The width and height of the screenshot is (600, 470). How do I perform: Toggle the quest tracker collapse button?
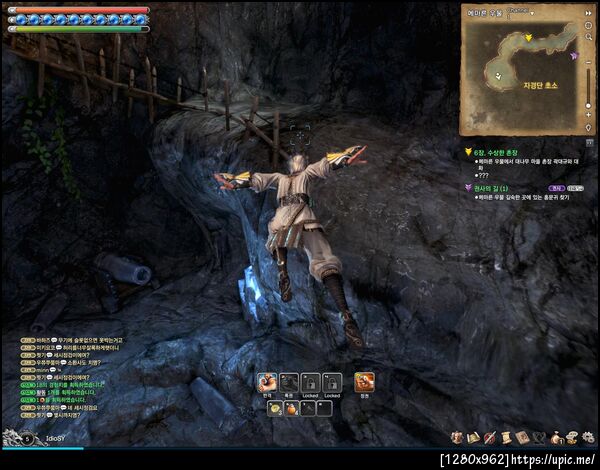[590, 142]
